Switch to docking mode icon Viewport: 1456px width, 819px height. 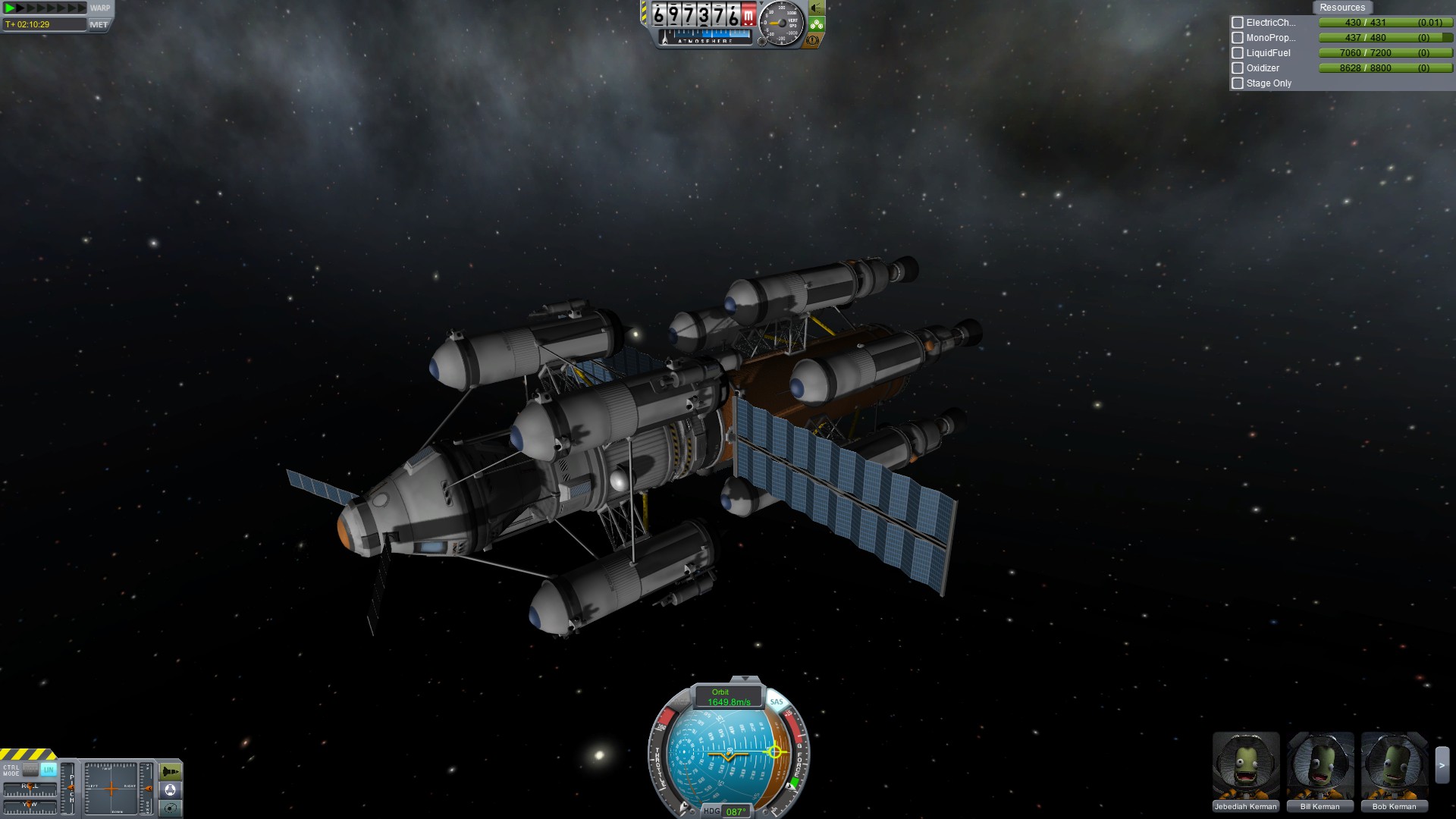171,790
